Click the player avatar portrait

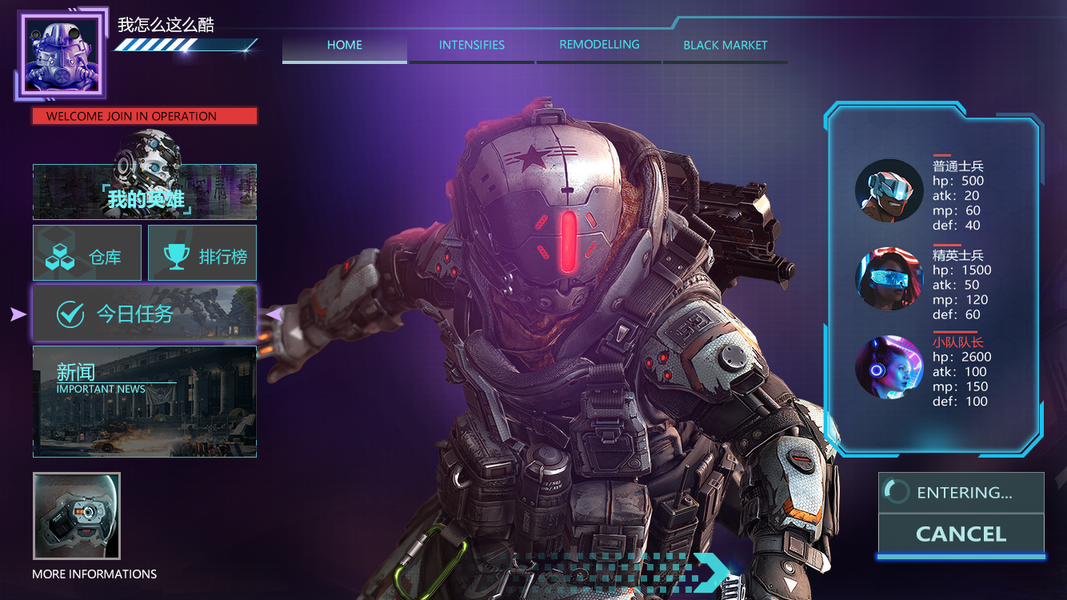pos(61,55)
